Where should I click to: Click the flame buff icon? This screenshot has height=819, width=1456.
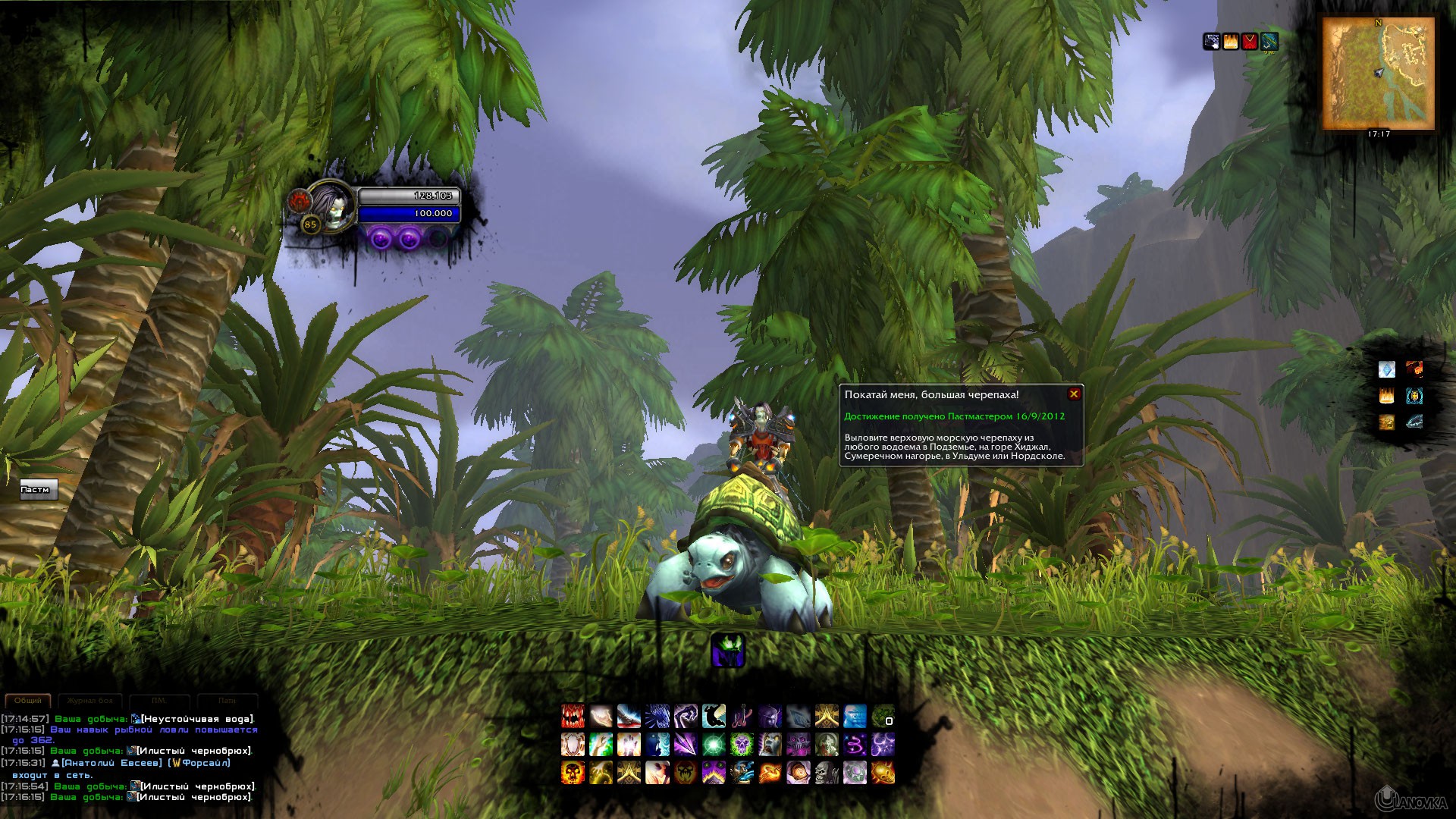[1230, 41]
